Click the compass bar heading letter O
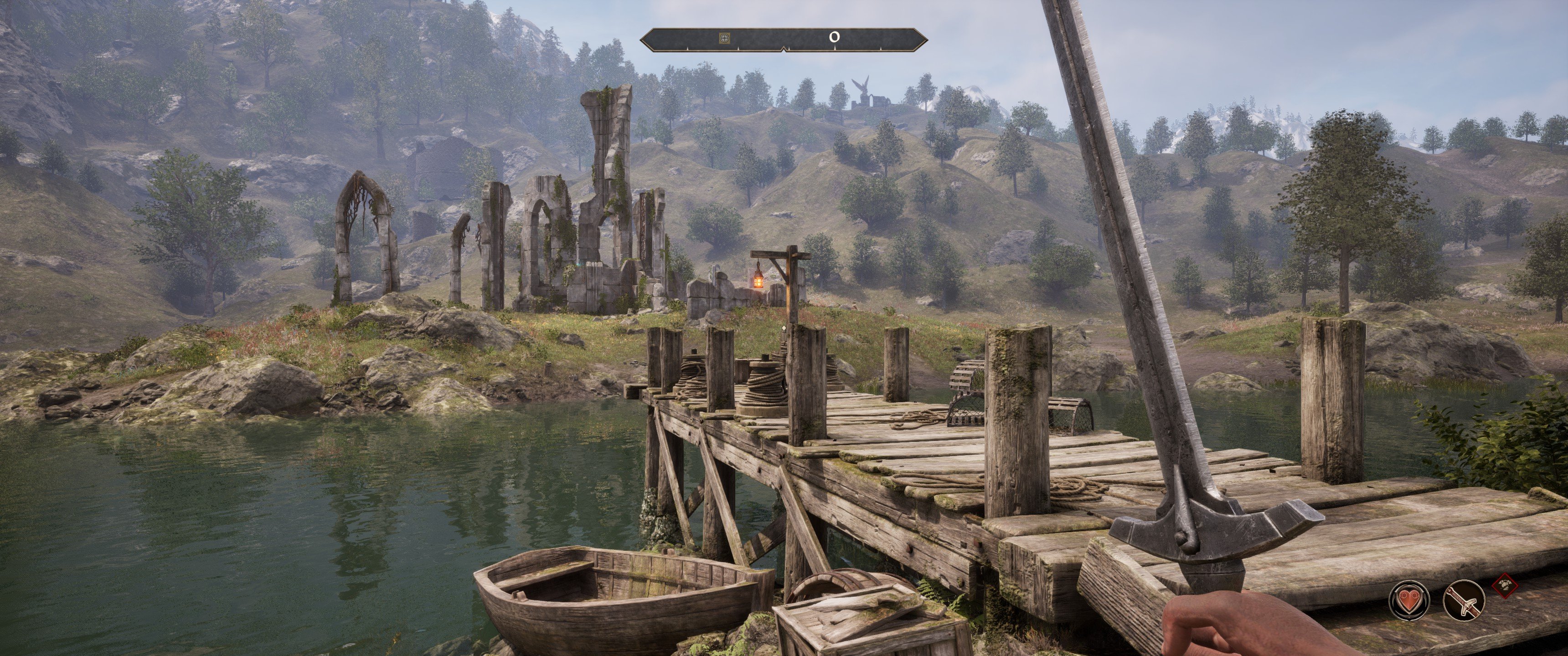Viewport: 1568px width, 656px height. pos(835,38)
